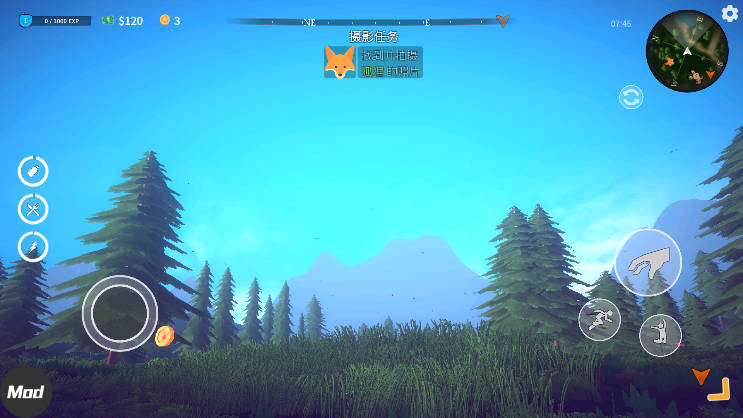Use the grab hand action button

(647, 262)
